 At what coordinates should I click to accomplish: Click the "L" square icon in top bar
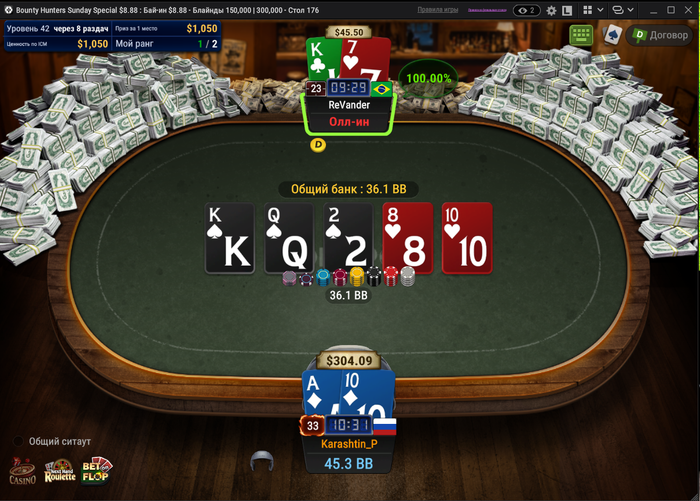(567, 10)
